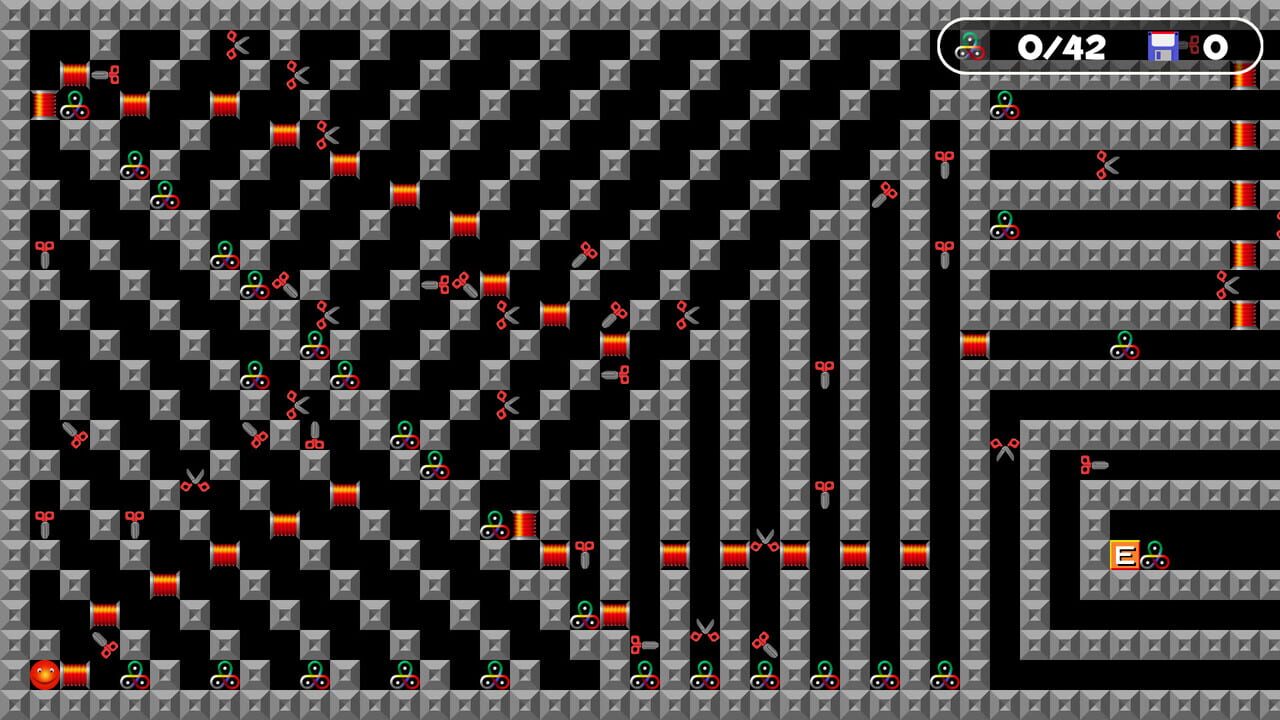The width and height of the screenshot is (1280, 720).
Task: Click the floppy disk save icon in the HUD
Action: click(x=1164, y=46)
